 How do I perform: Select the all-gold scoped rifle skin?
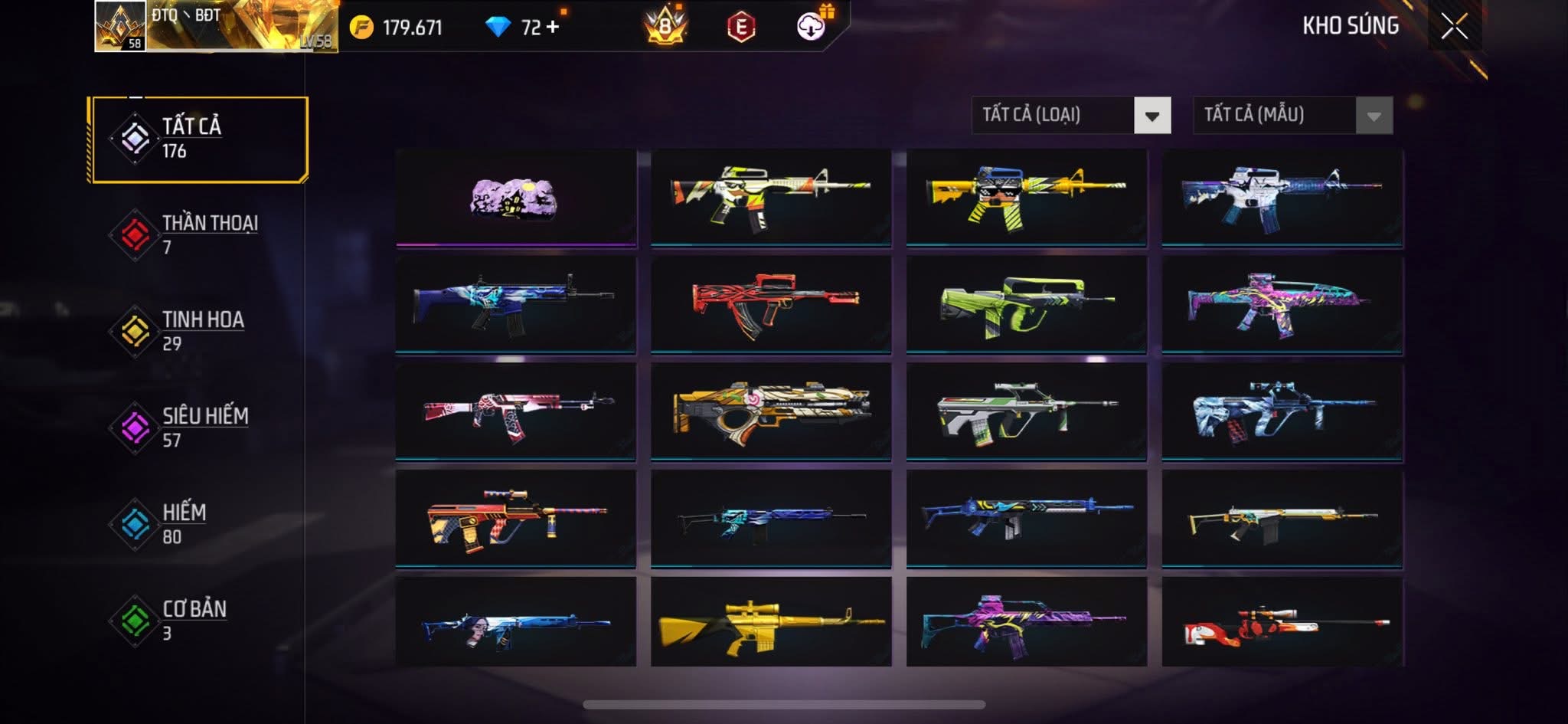pyautogui.click(x=770, y=622)
